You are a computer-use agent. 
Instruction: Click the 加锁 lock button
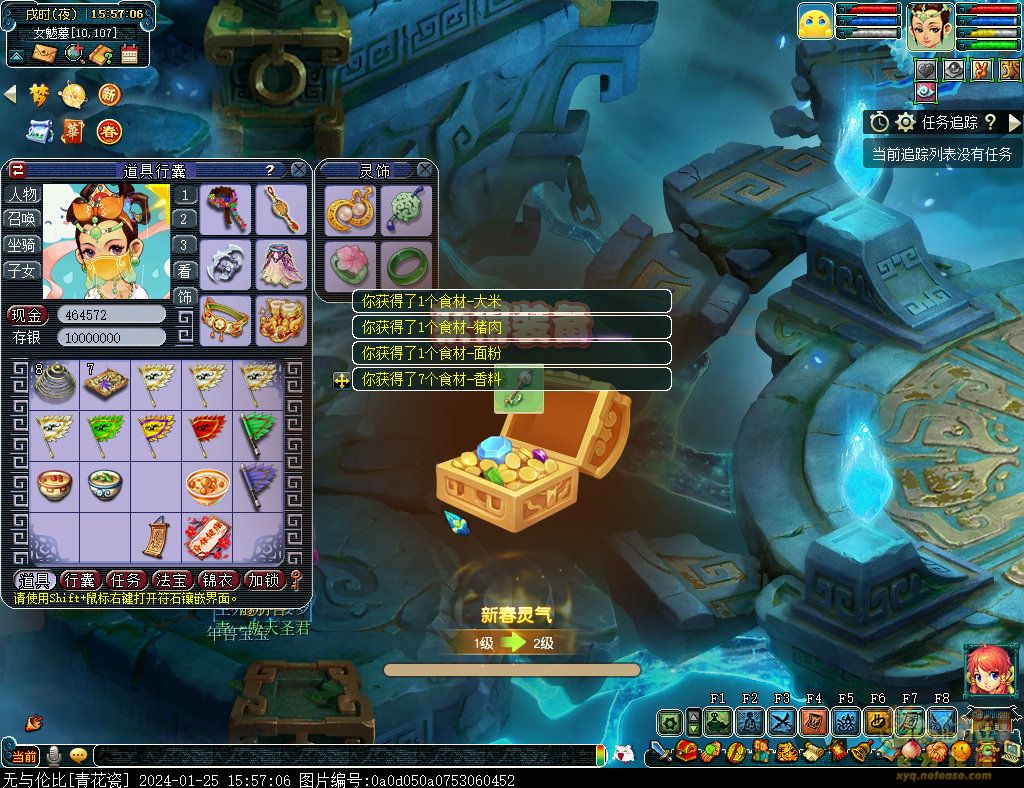click(x=264, y=580)
